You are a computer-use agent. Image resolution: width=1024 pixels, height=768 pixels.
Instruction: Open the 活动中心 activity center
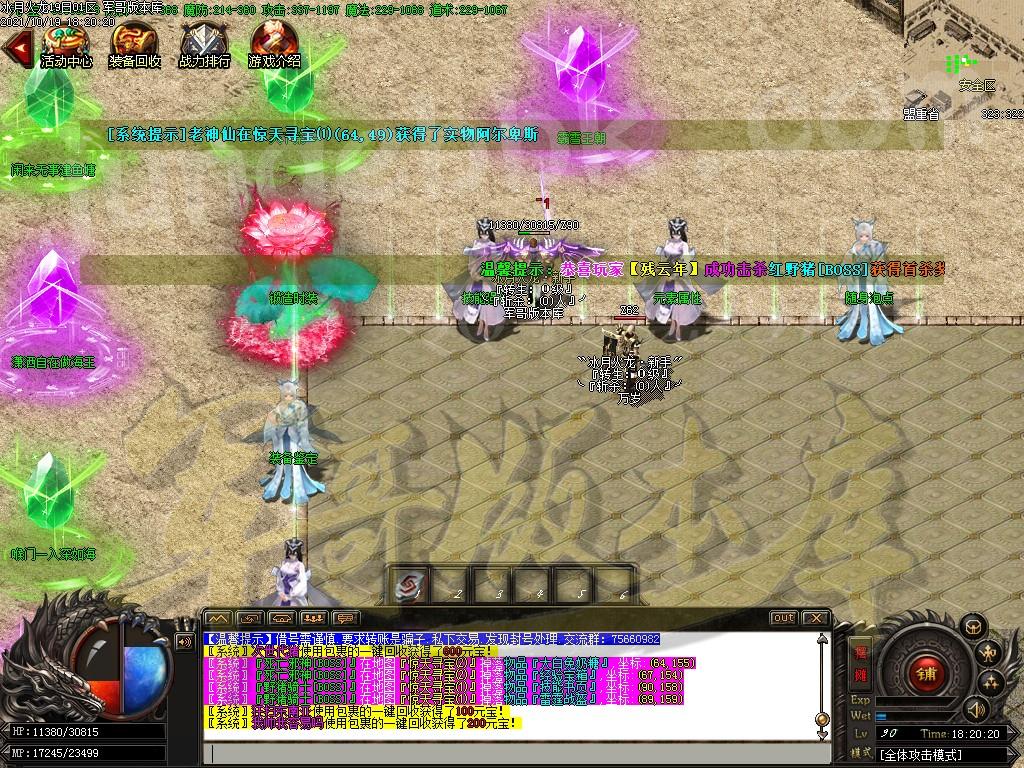(x=66, y=44)
